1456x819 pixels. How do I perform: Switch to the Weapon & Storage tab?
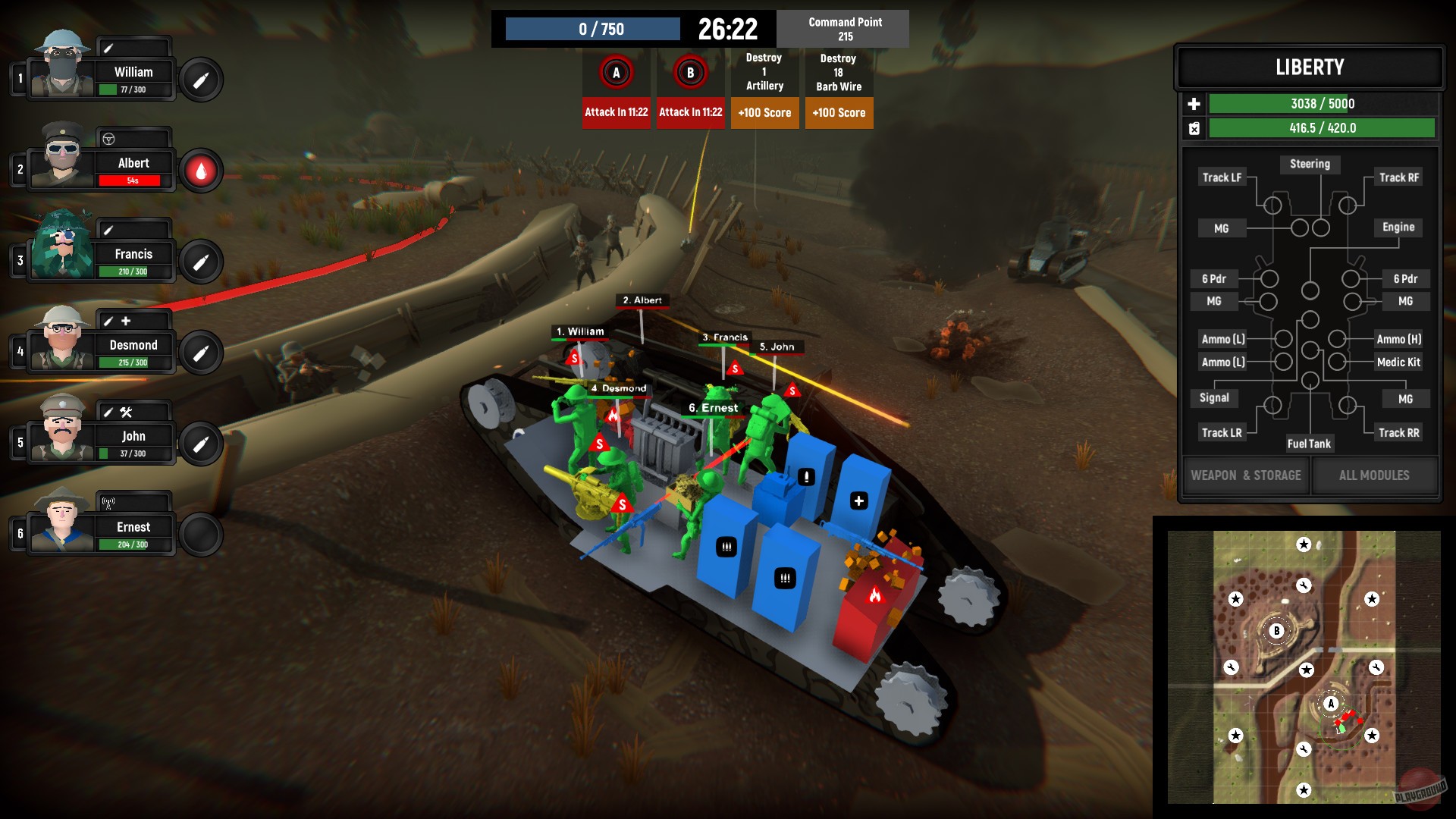point(1245,475)
